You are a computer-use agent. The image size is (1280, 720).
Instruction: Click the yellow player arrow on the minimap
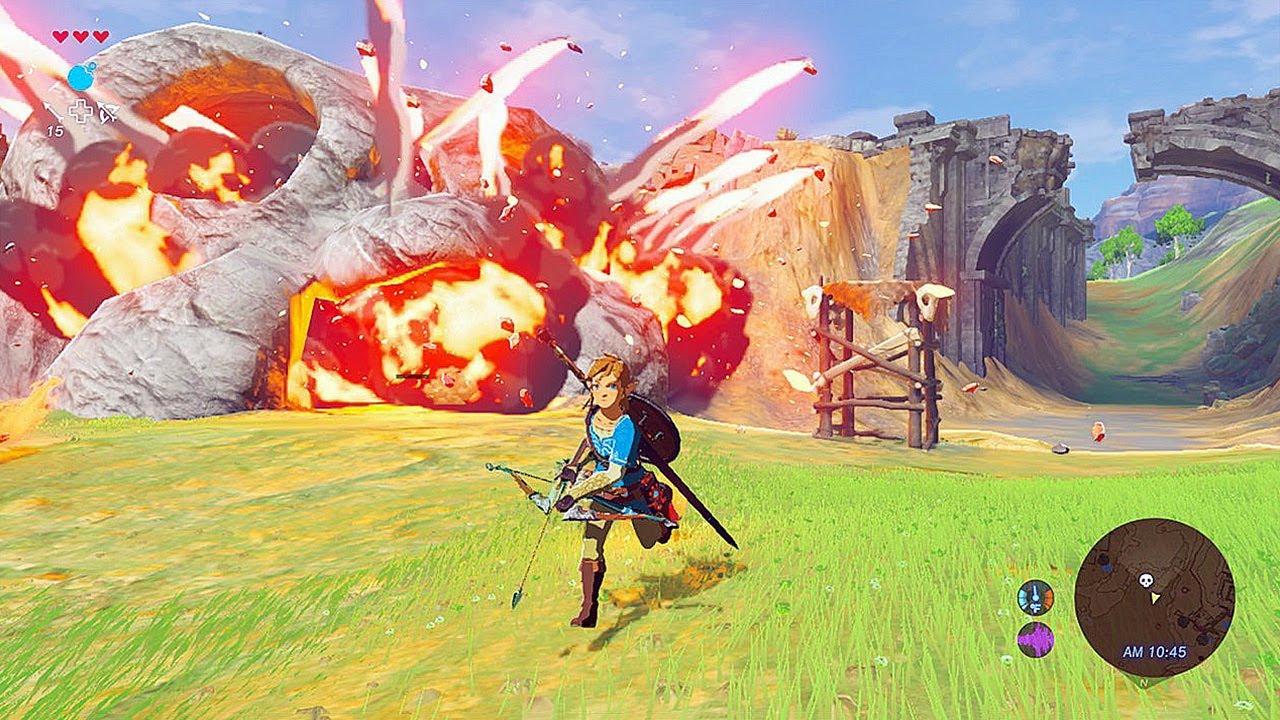(x=1156, y=597)
